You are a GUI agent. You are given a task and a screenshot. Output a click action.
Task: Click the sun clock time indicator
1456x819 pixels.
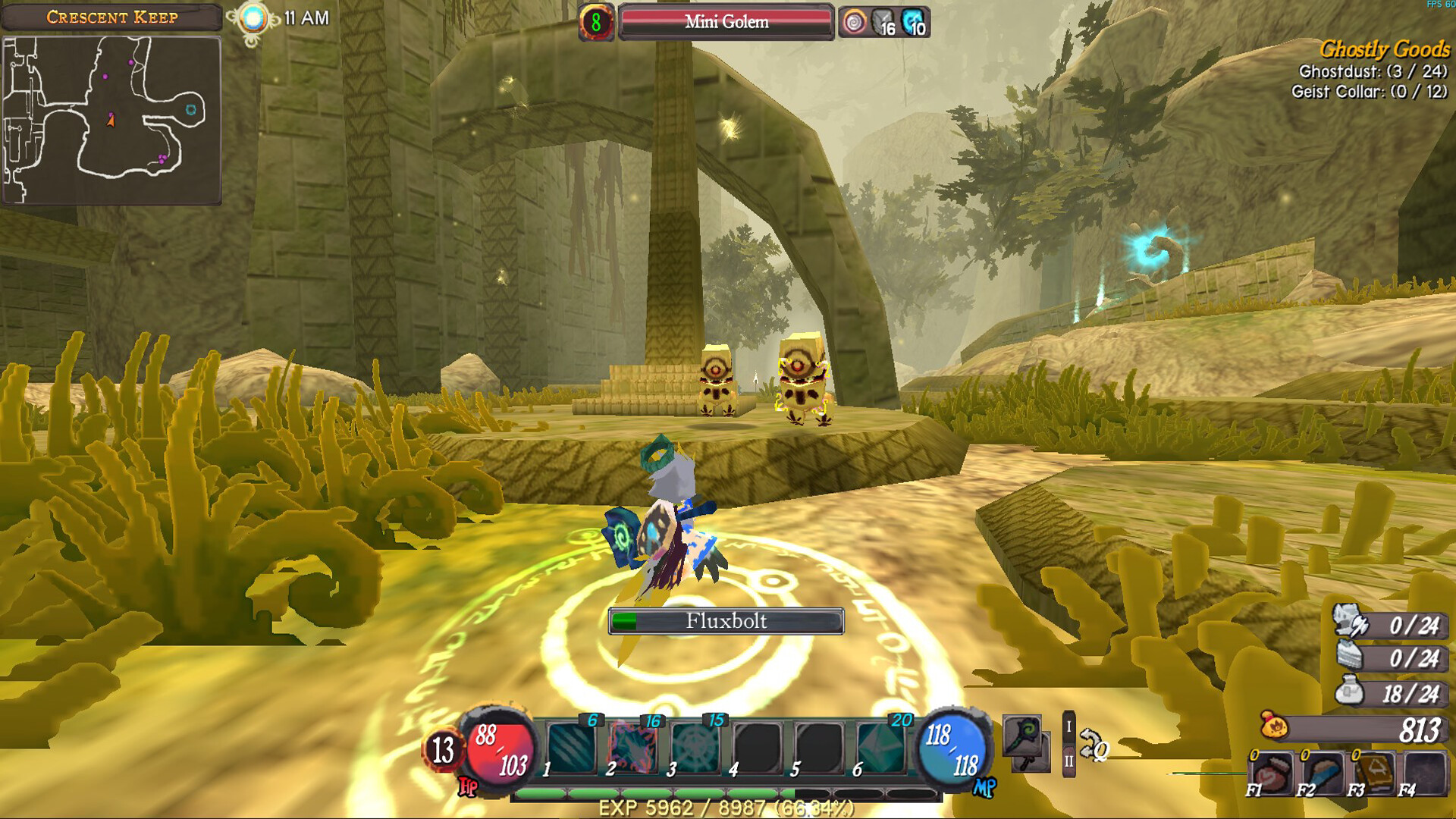pyautogui.click(x=253, y=19)
